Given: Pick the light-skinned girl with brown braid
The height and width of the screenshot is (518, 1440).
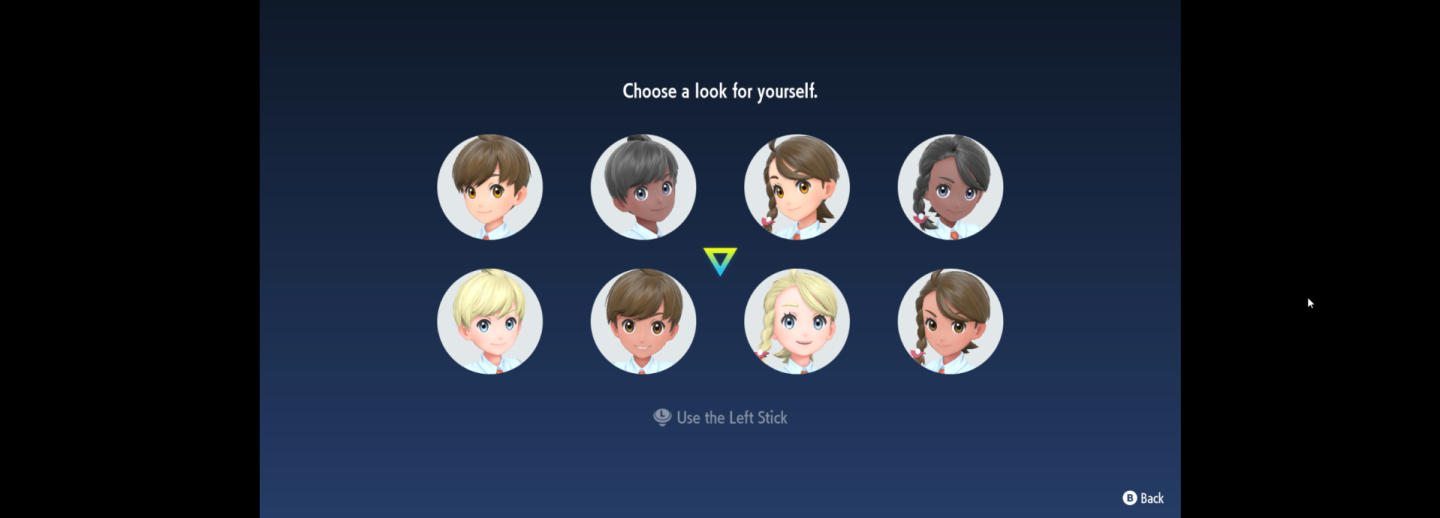Looking at the screenshot, I should [x=797, y=187].
